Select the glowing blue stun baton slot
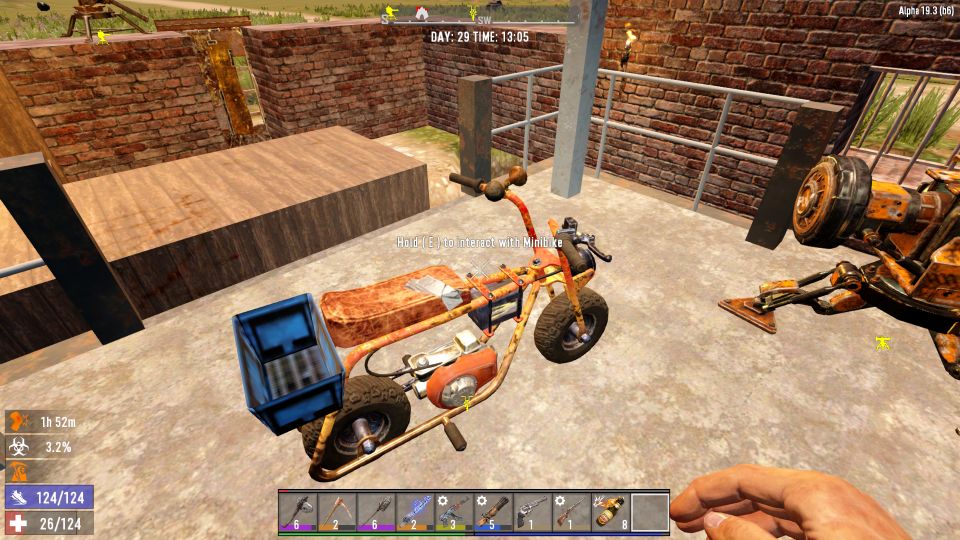960x540 pixels. tap(415, 513)
